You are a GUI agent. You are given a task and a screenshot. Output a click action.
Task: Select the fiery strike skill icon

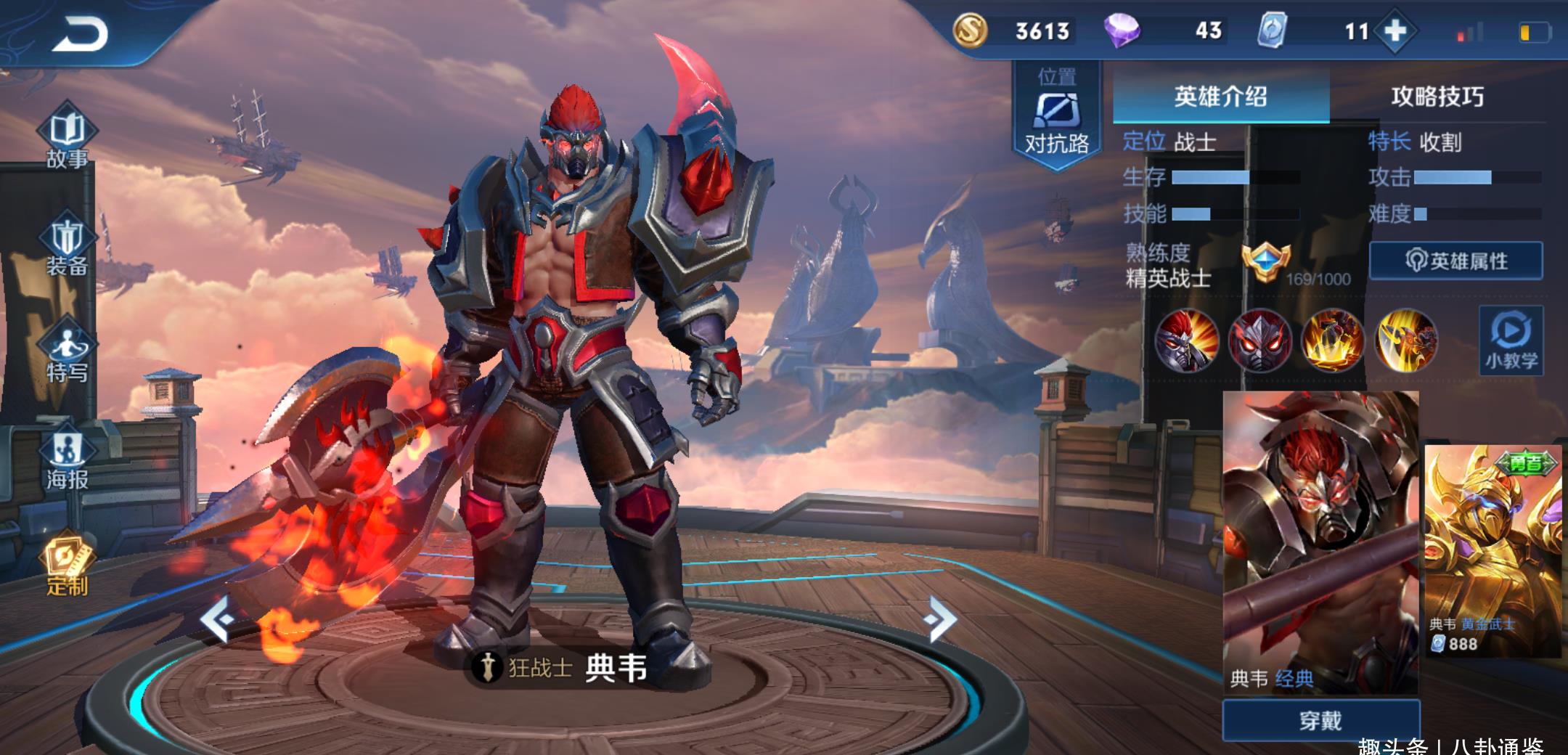(x=1332, y=340)
